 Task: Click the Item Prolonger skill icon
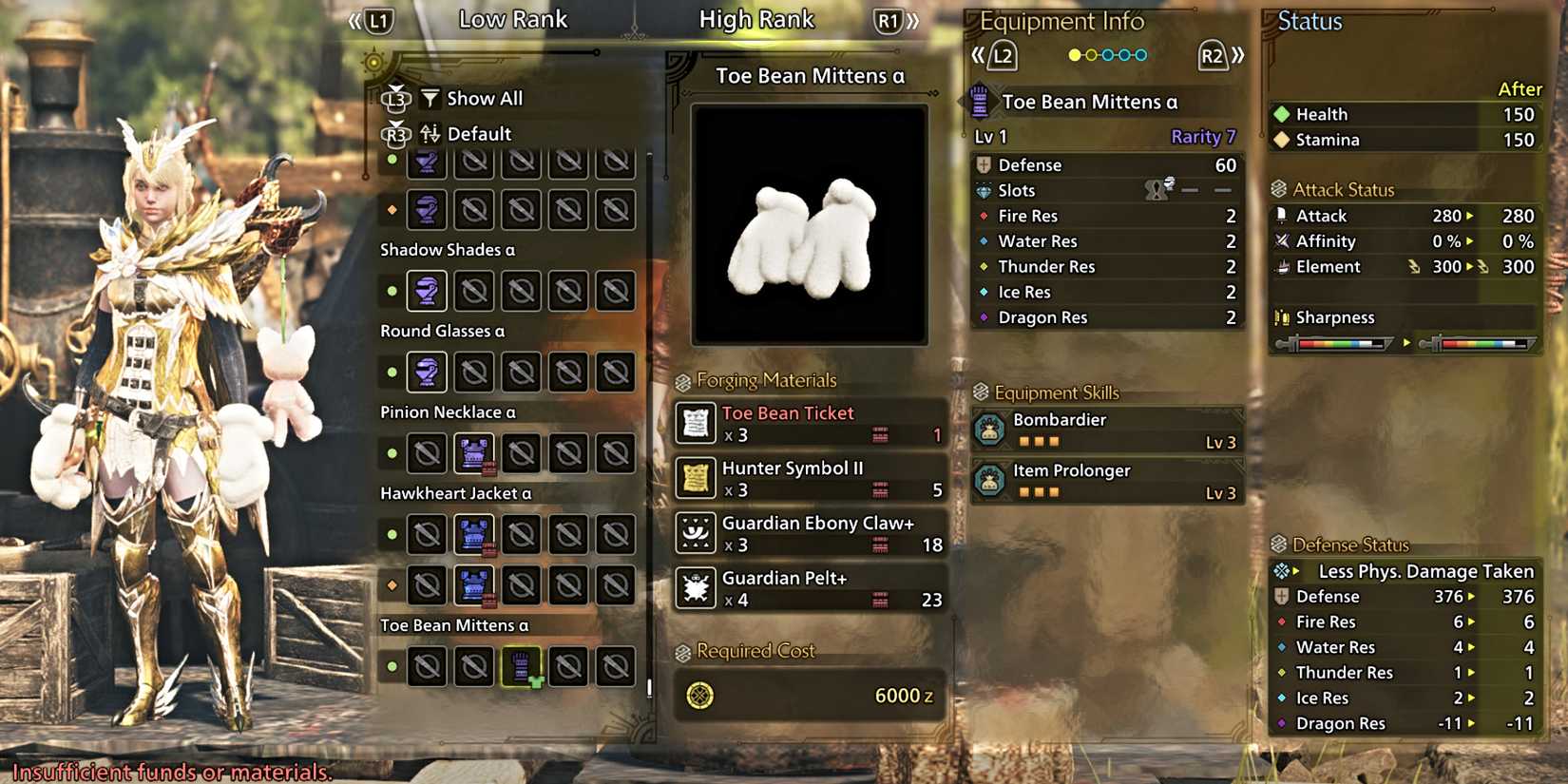pyautogui.click(x=992, y=480)
